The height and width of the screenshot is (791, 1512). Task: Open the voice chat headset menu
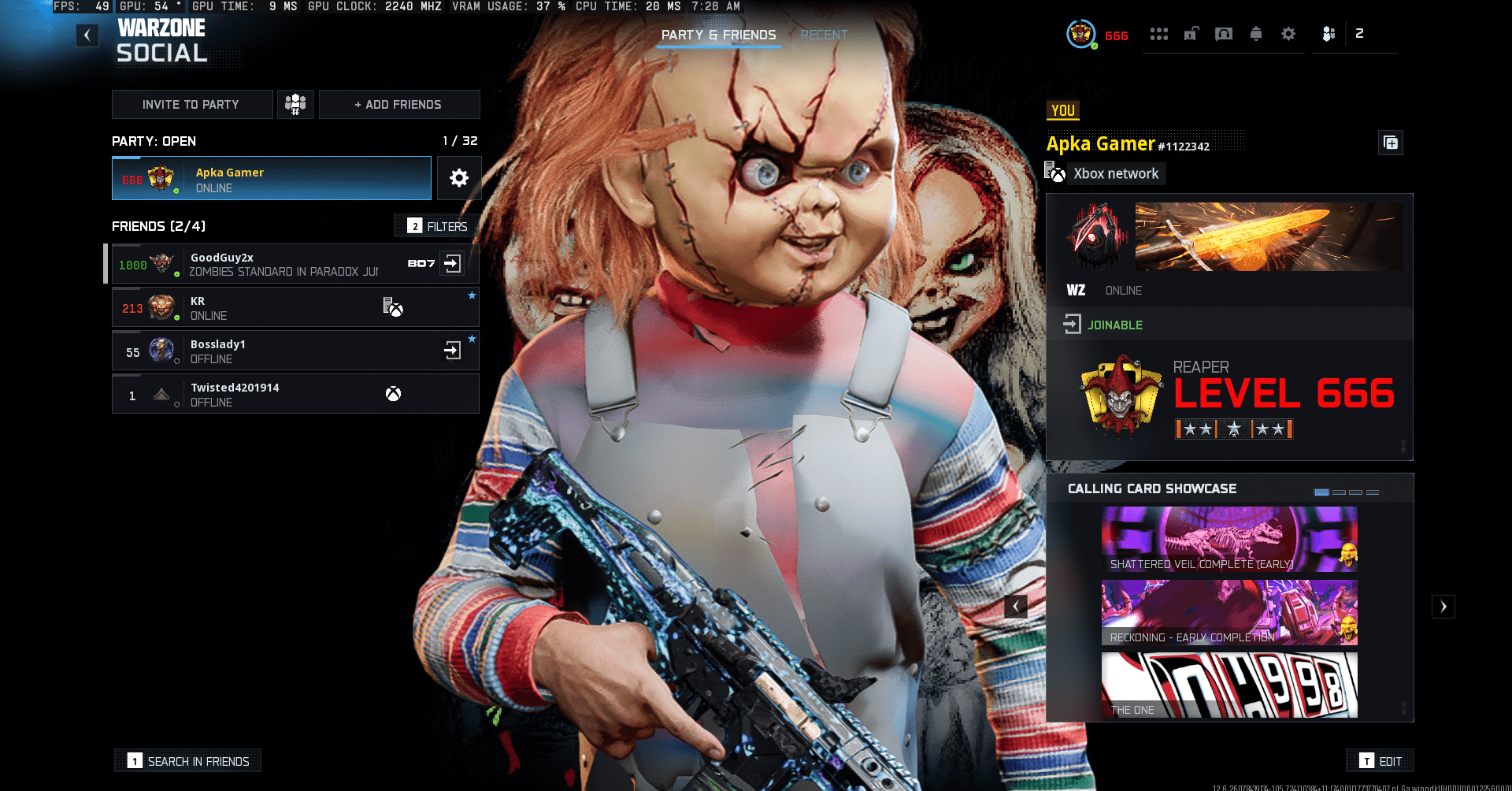point(1224,34)
